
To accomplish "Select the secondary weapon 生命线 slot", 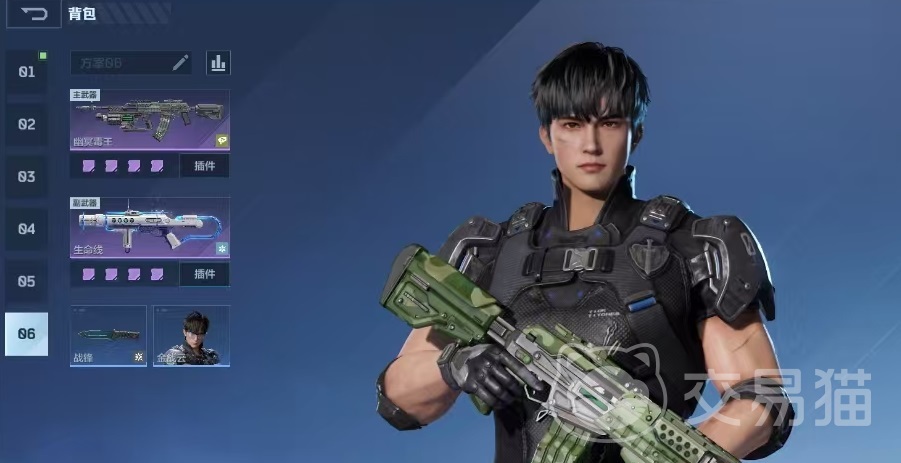I will (x=149, y=228).
